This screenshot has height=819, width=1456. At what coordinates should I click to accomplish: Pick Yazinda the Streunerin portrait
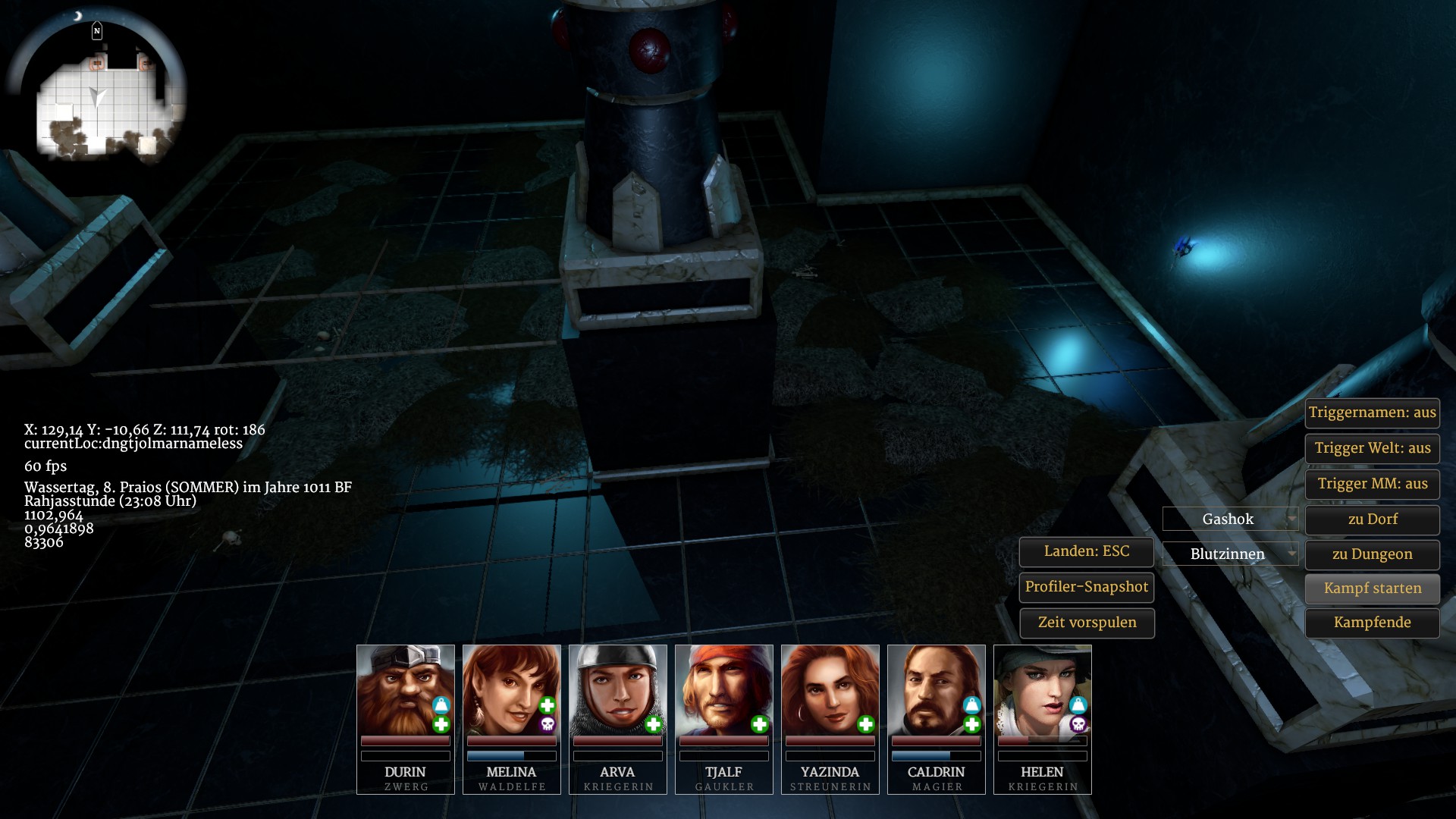click(x=830, y=689)
